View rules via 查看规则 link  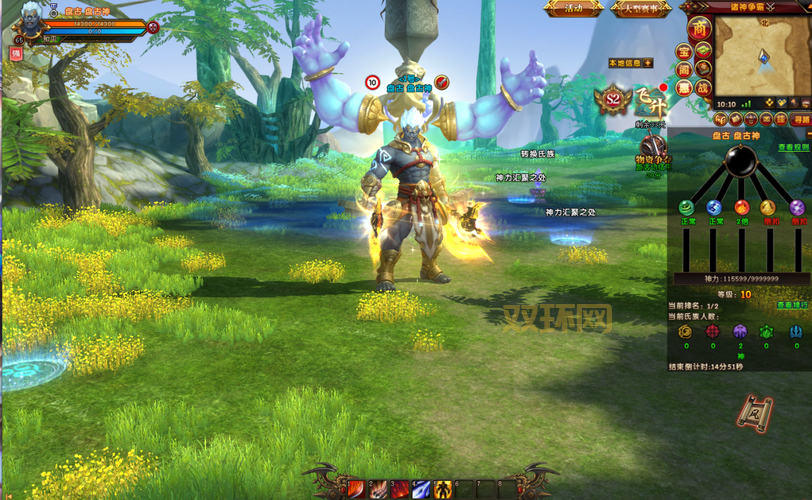tap(792, 148)
